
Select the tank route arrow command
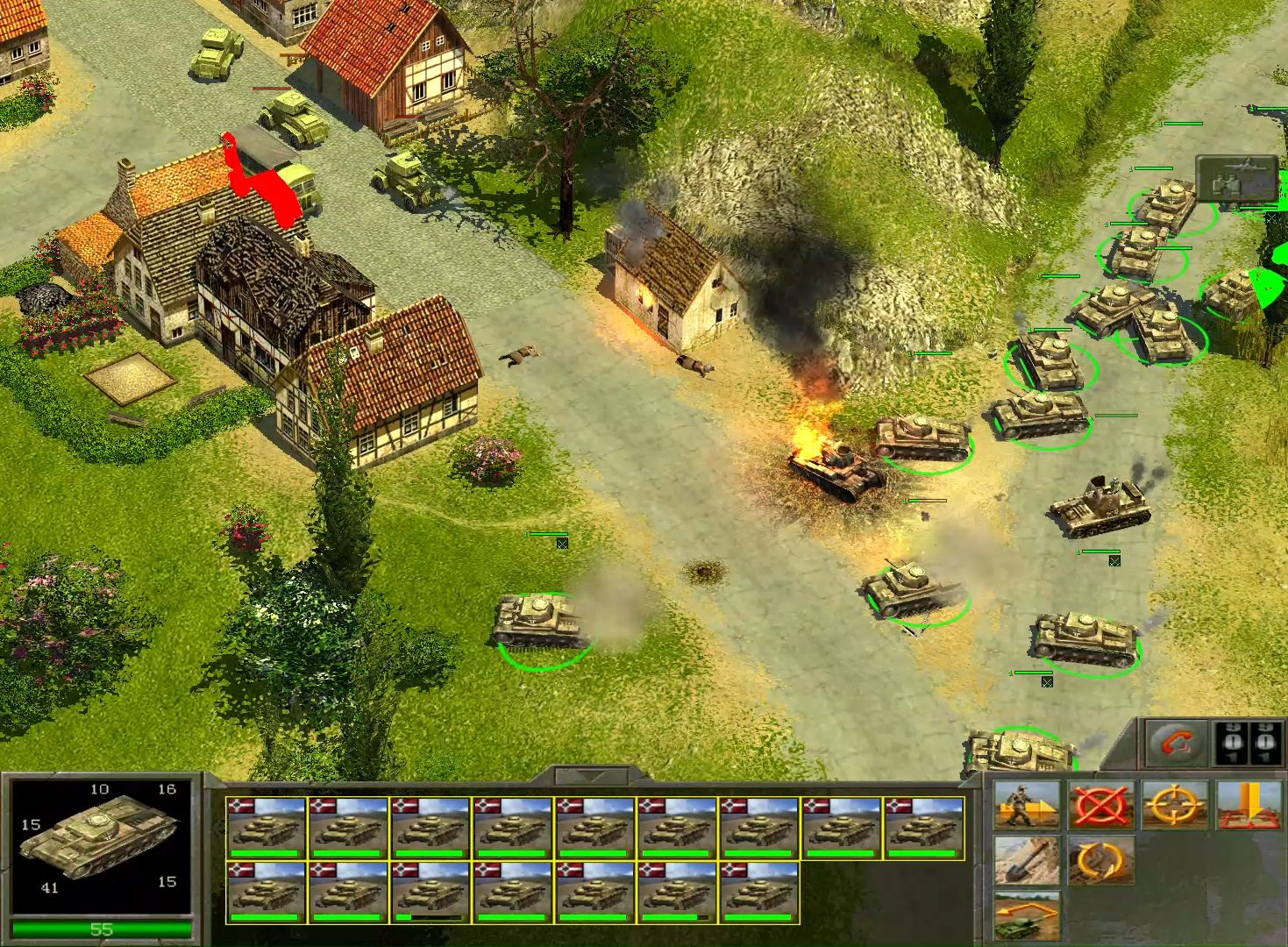click(x=1027, y=916)
